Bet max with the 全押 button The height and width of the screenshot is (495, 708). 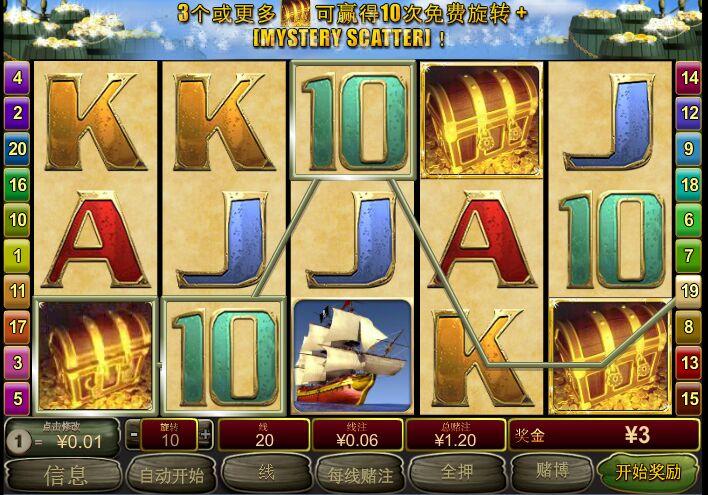coord(452,473)
